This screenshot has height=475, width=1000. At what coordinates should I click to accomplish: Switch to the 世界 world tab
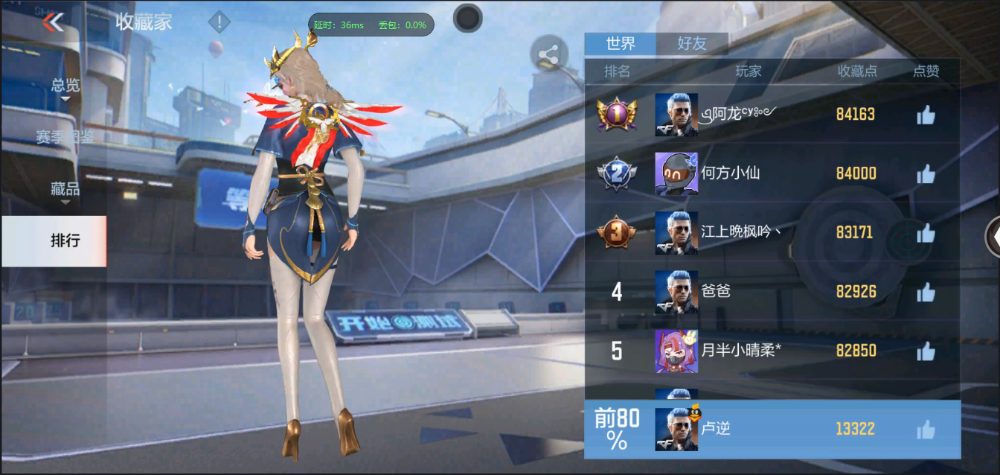click(621, 44)
